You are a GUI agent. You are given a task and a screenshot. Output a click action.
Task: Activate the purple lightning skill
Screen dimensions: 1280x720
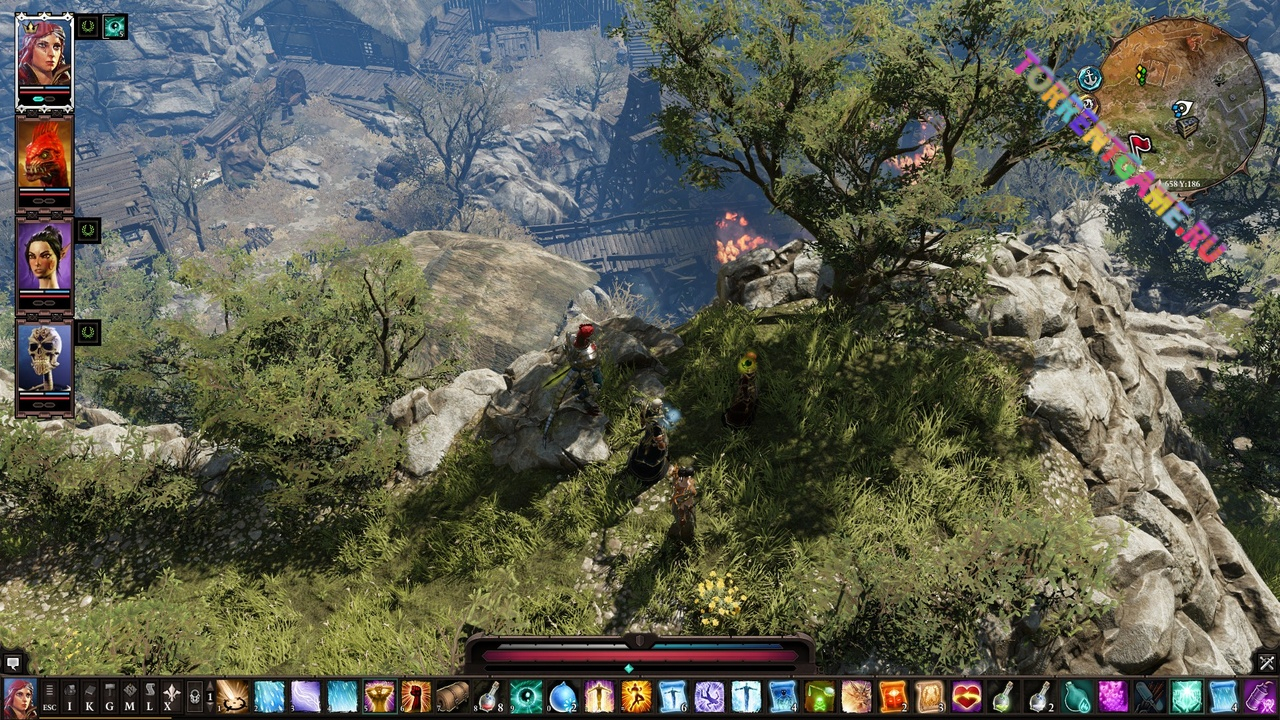306,696
